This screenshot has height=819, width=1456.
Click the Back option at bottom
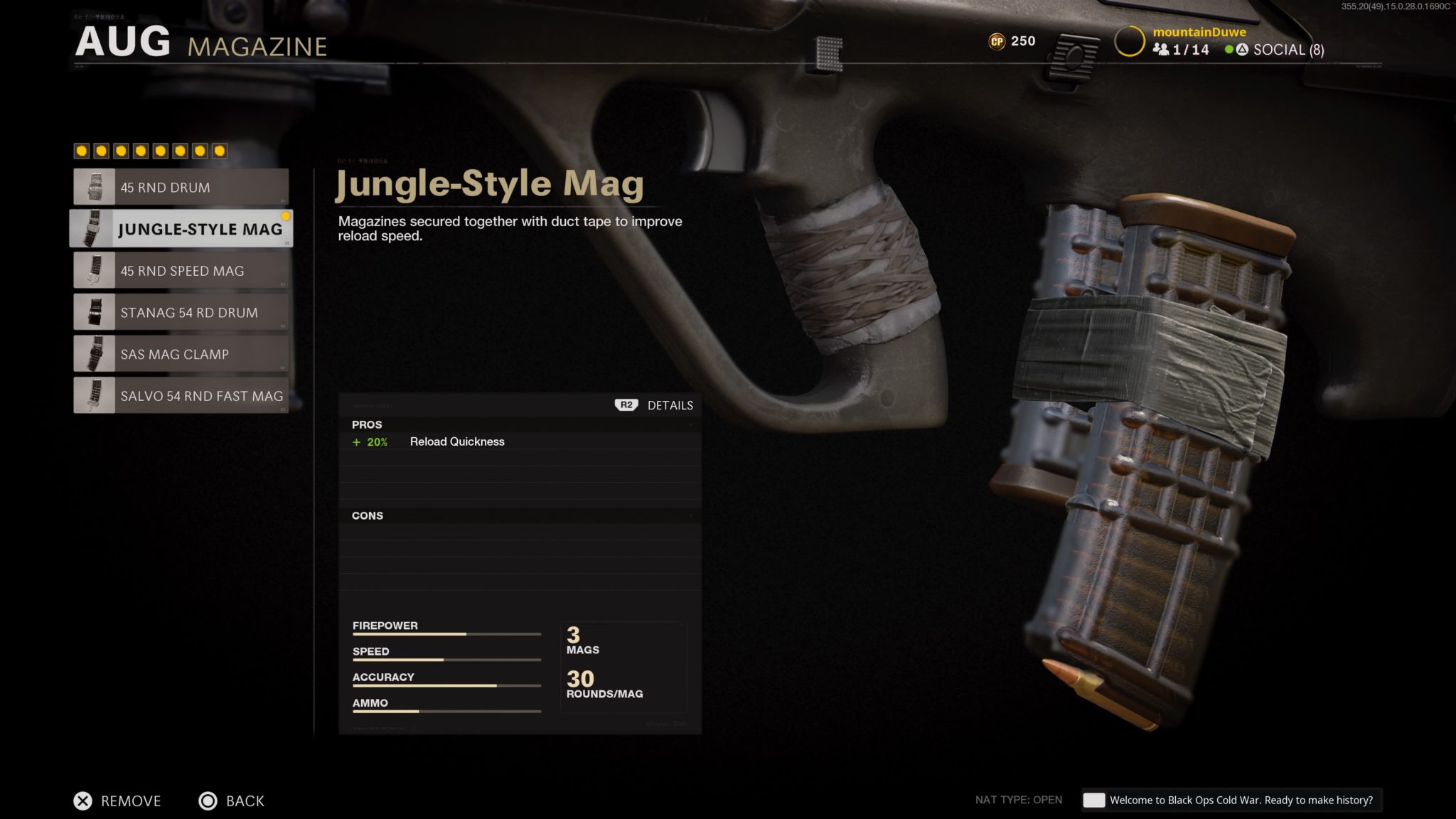[x=231, y=801]
